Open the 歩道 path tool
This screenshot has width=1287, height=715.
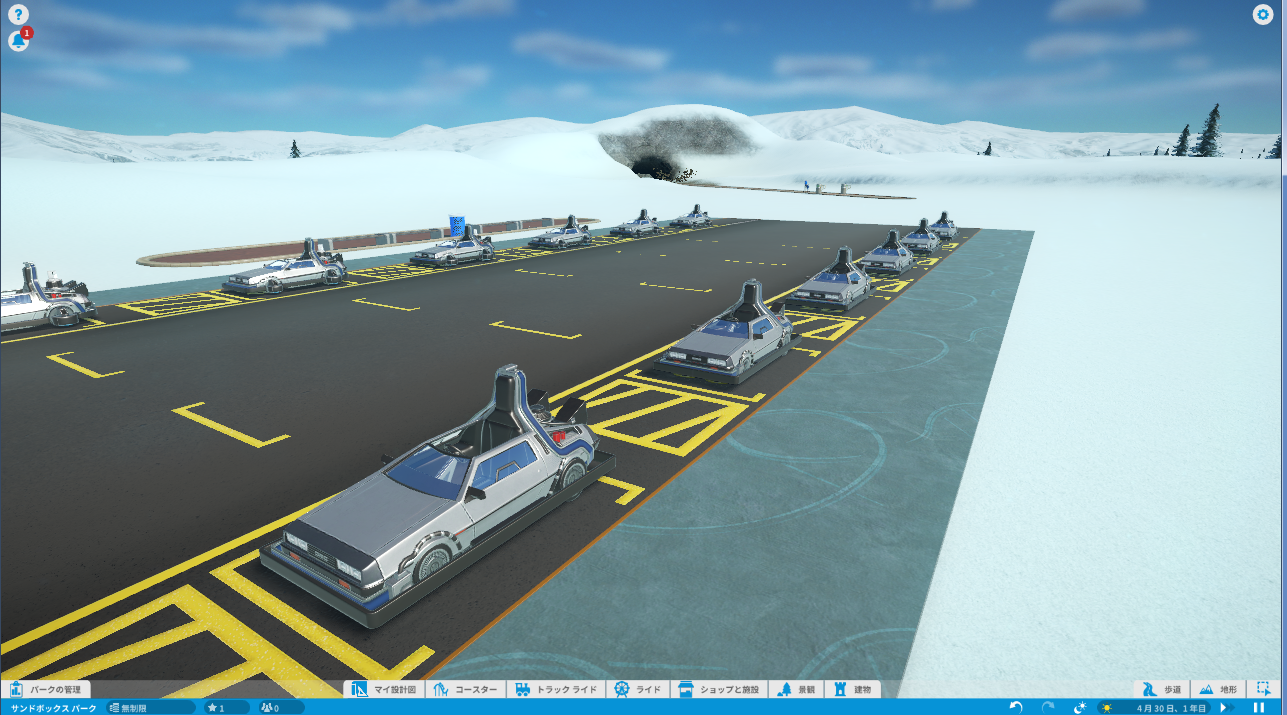pos(1163,689)
